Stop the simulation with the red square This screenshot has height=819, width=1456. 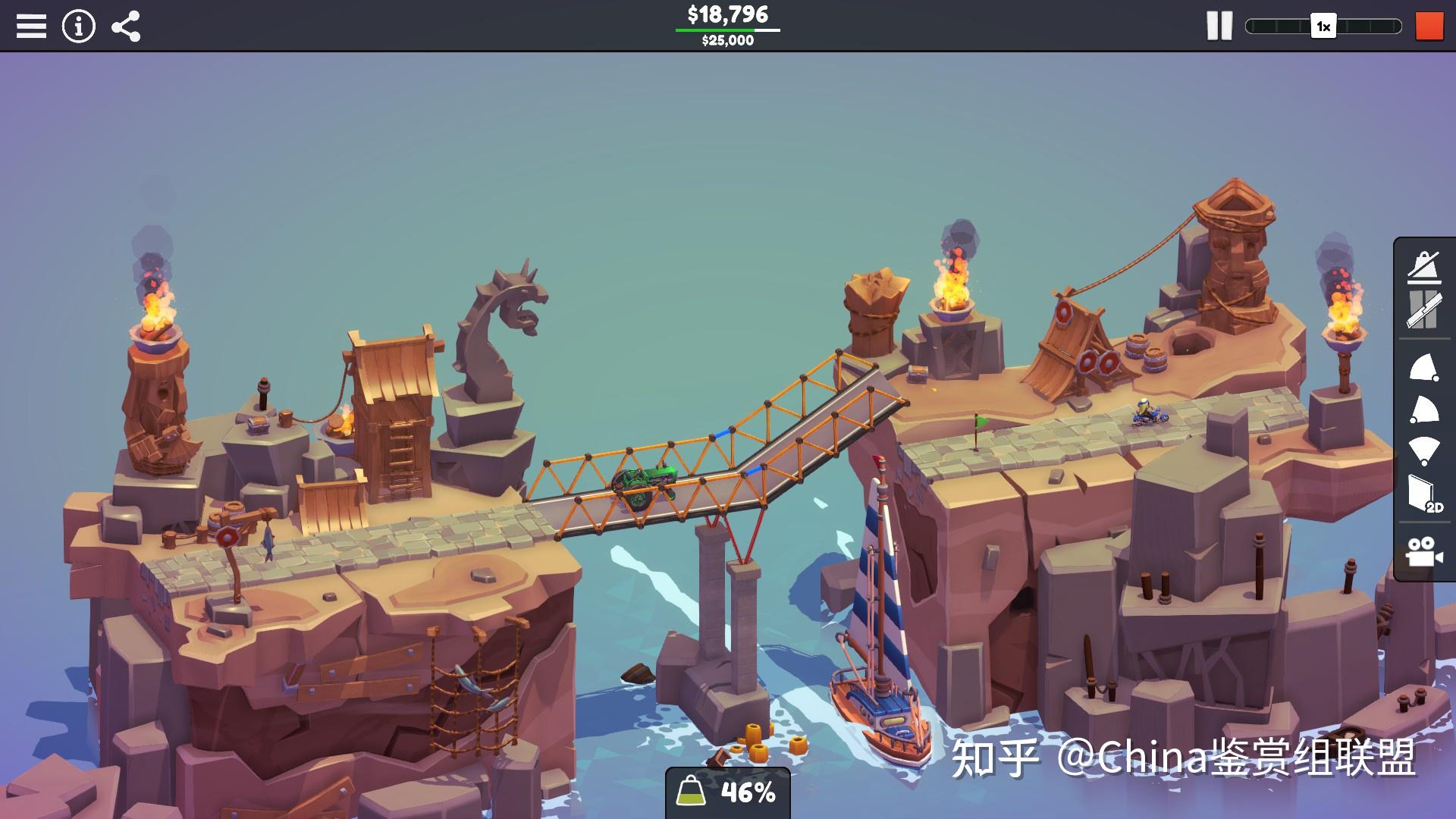coord(1429,27)
